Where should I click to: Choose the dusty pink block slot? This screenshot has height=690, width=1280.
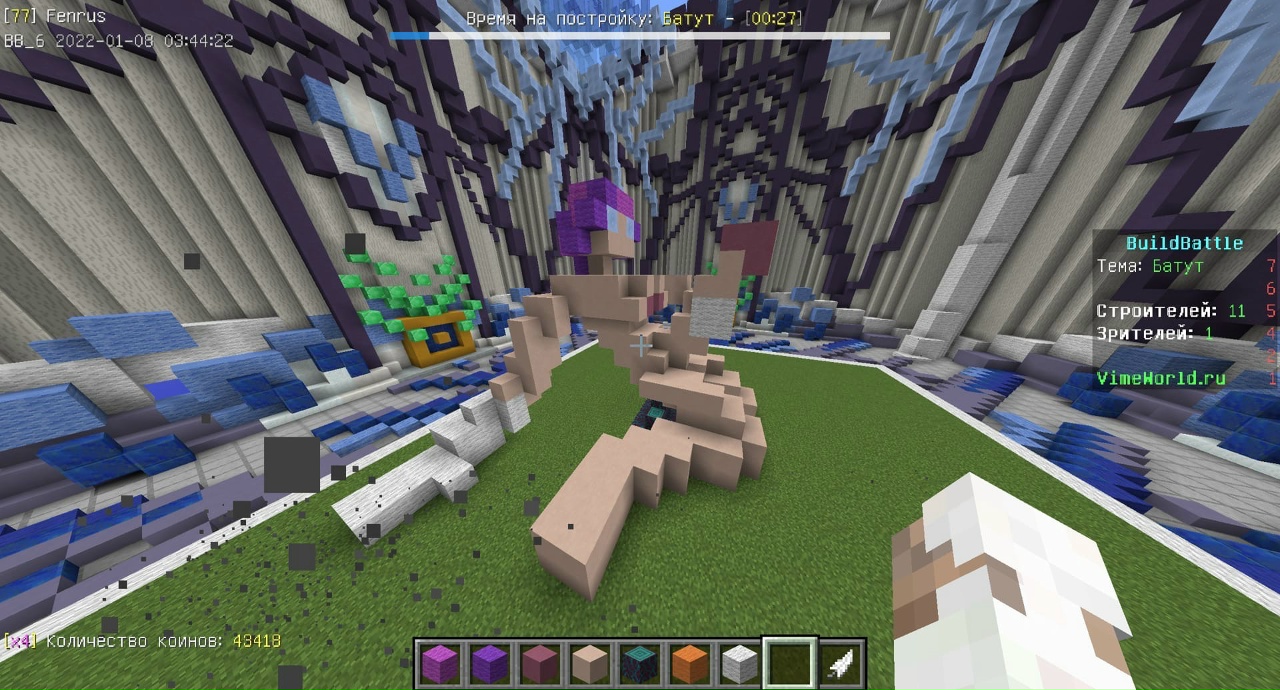(x=539, y=664)
